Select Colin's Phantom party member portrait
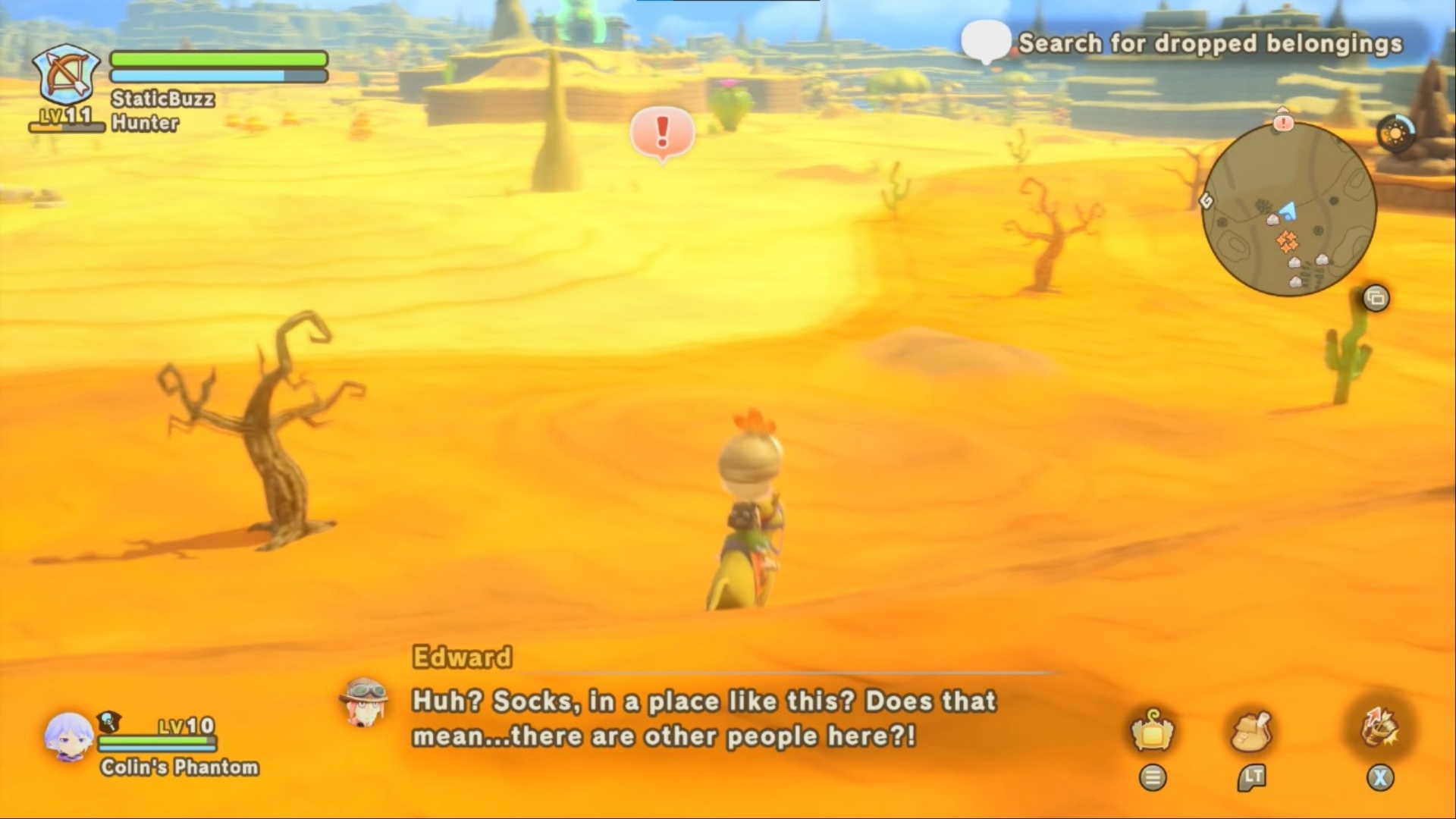This screenshot has width=1456, height=819. [68, 737]
